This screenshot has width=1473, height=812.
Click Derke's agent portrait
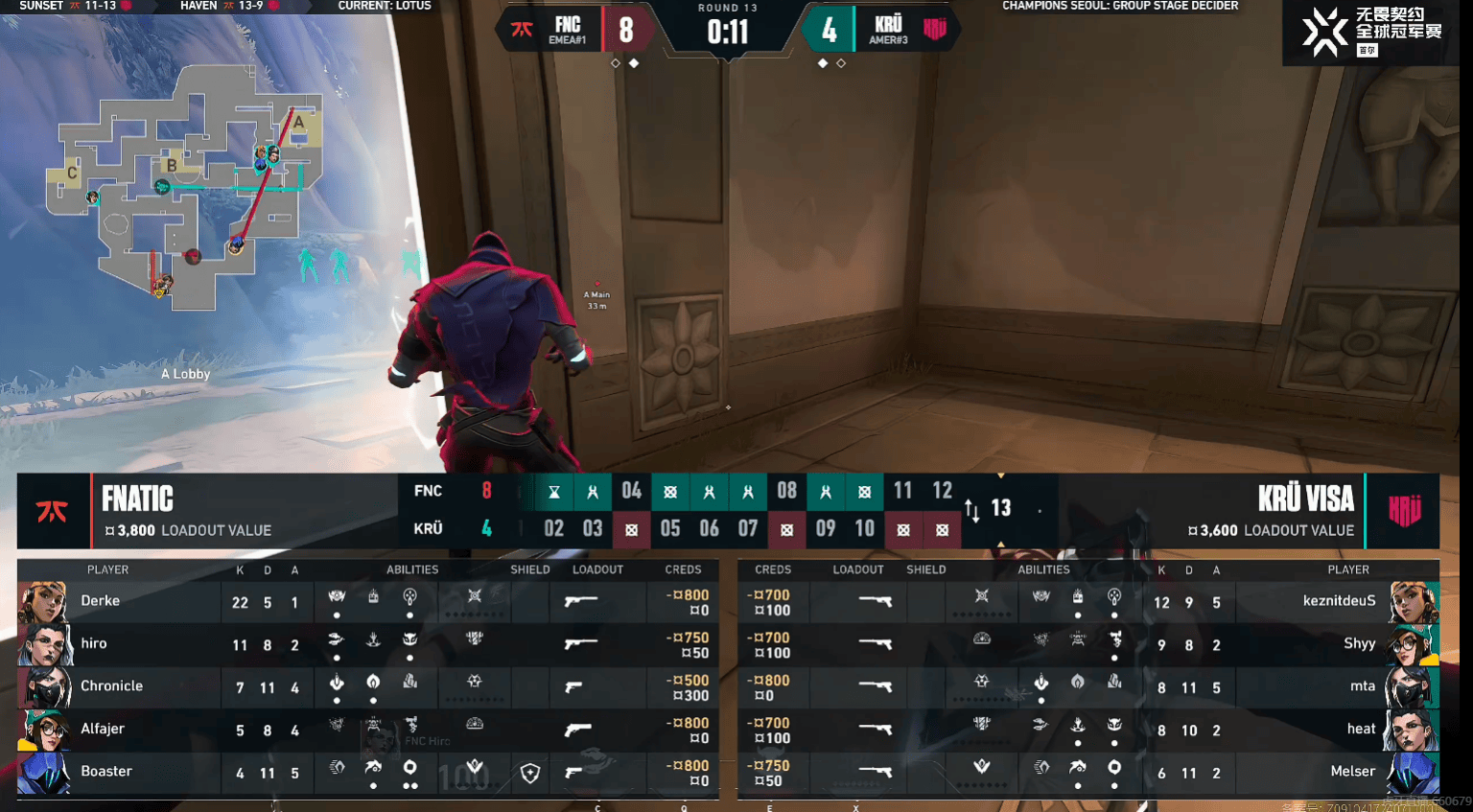click(43, 602)
